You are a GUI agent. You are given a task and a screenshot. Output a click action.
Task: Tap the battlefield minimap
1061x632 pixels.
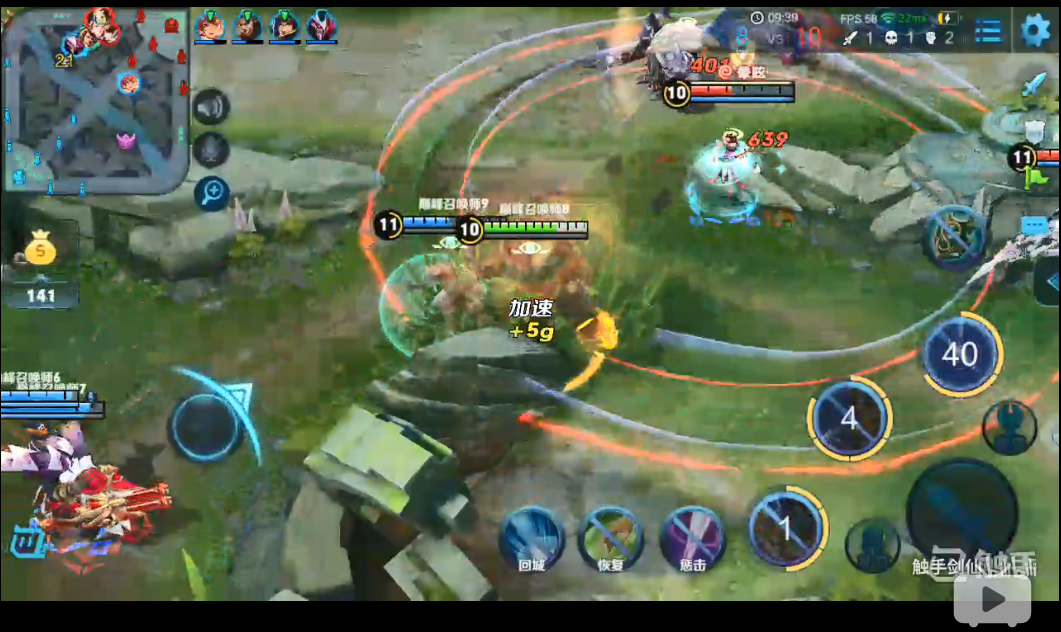point(96,99)
